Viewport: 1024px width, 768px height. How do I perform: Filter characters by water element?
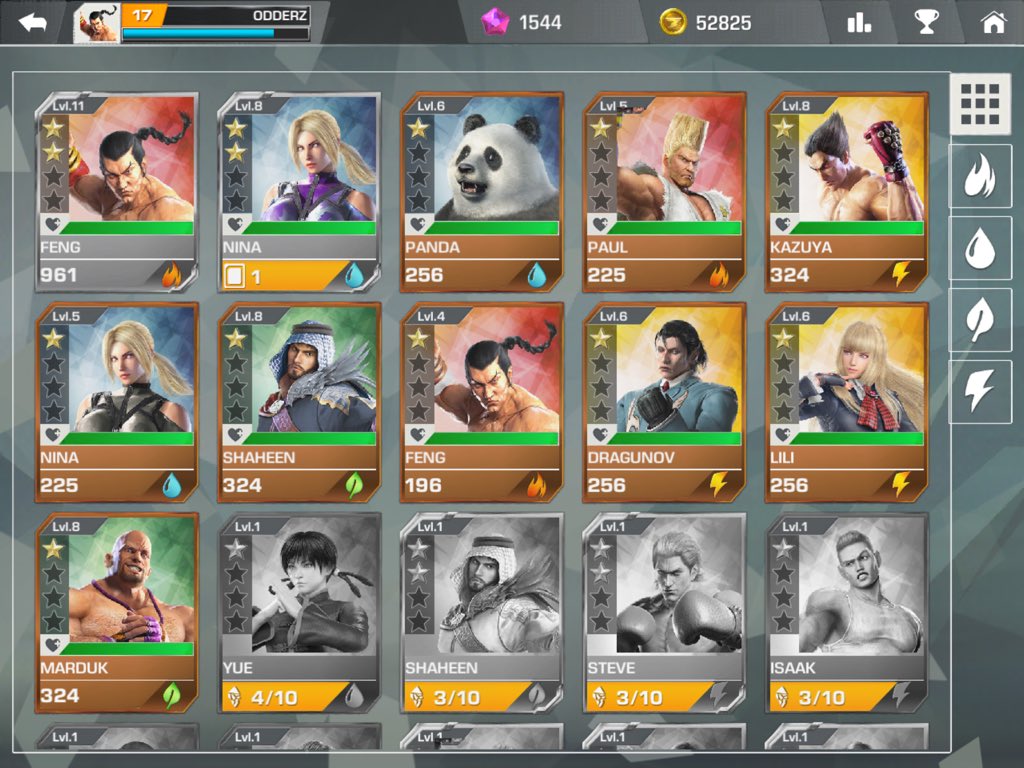coord(980,249)
